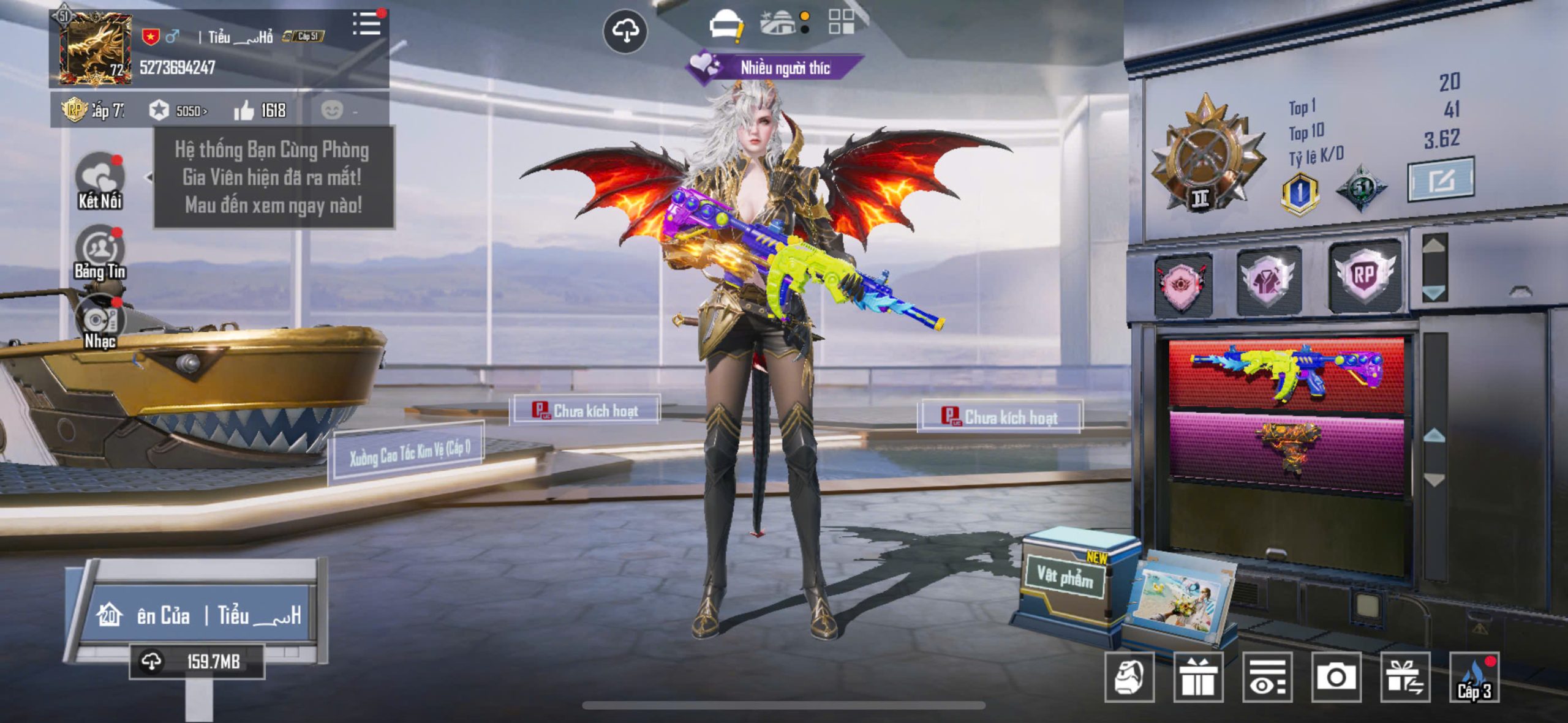The width and height of the screenshot is (1568, 723).
Task: Download the 159.7MB resource pack
Action: coord(196,661)
